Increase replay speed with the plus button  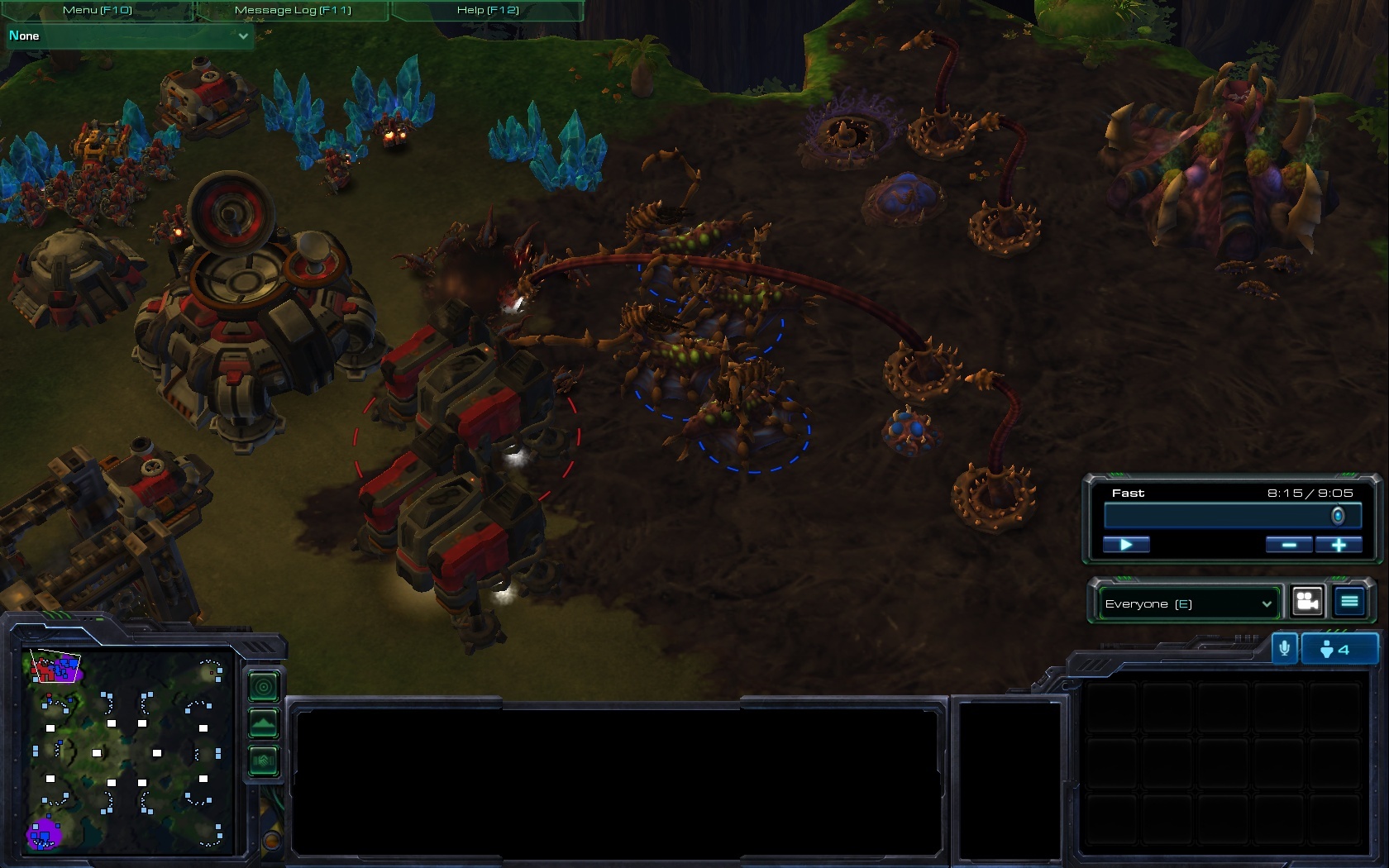(1339, 544)
